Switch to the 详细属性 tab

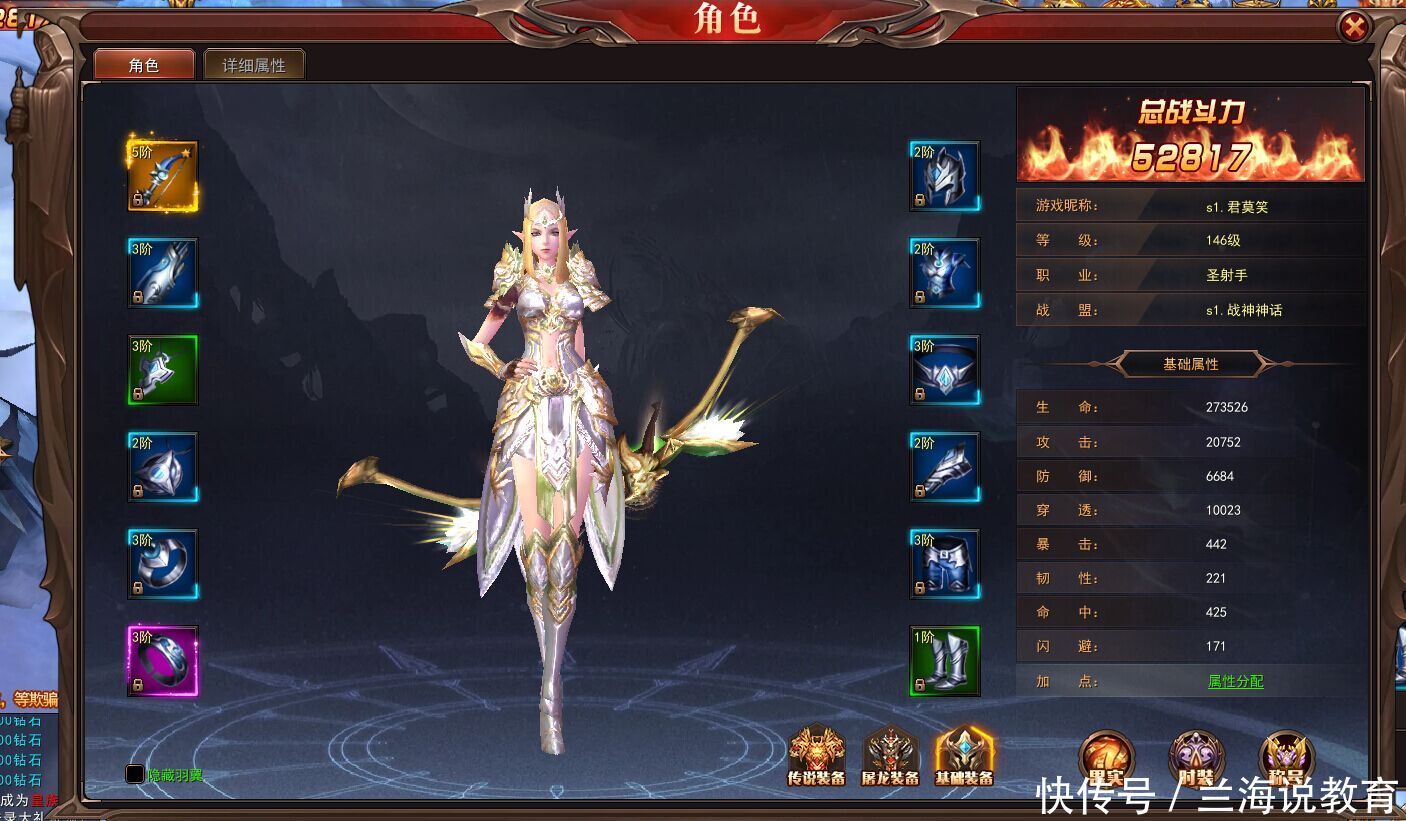(x=254, y=65)
